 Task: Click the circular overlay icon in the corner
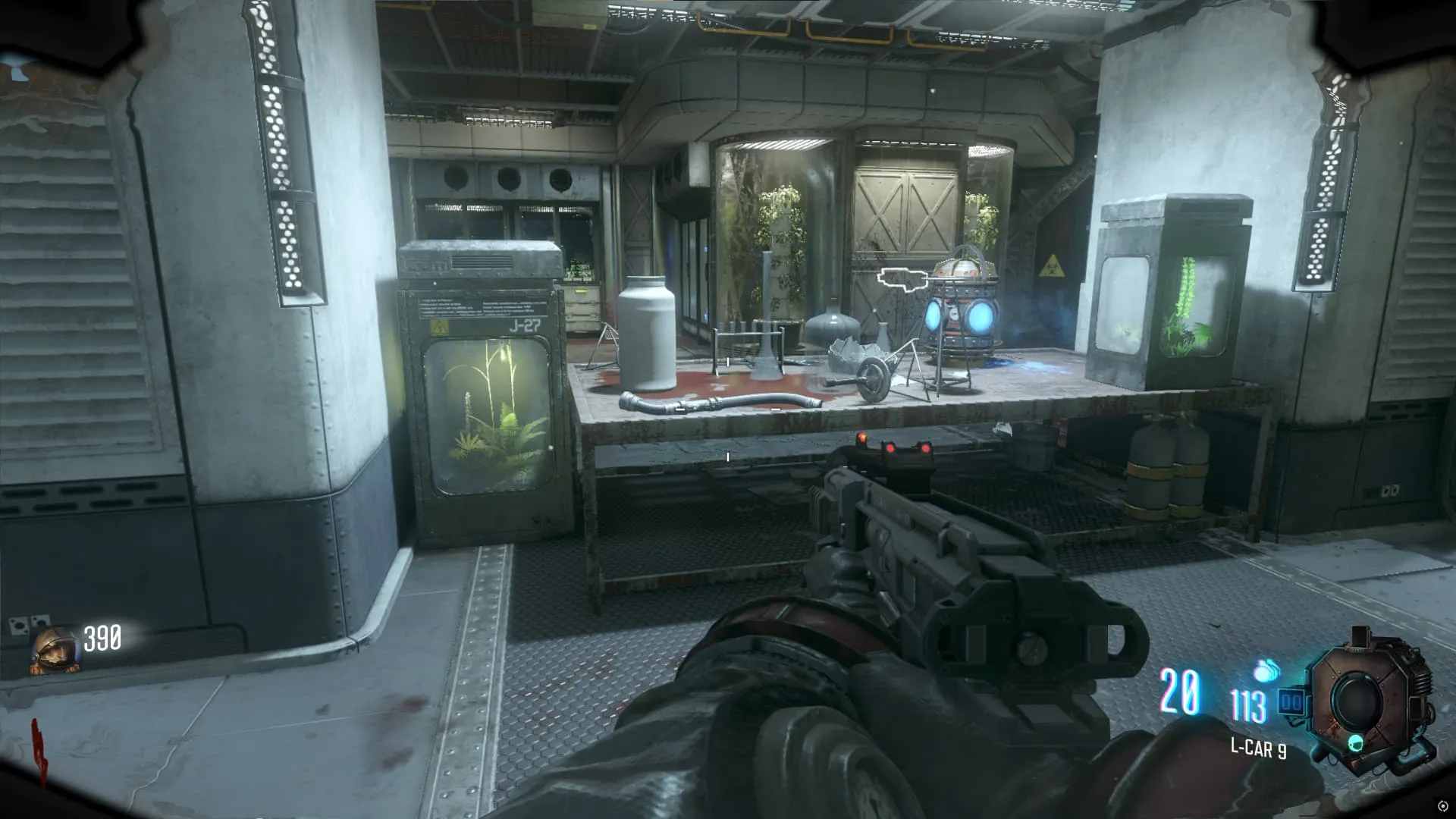(x=1443, y=806)
